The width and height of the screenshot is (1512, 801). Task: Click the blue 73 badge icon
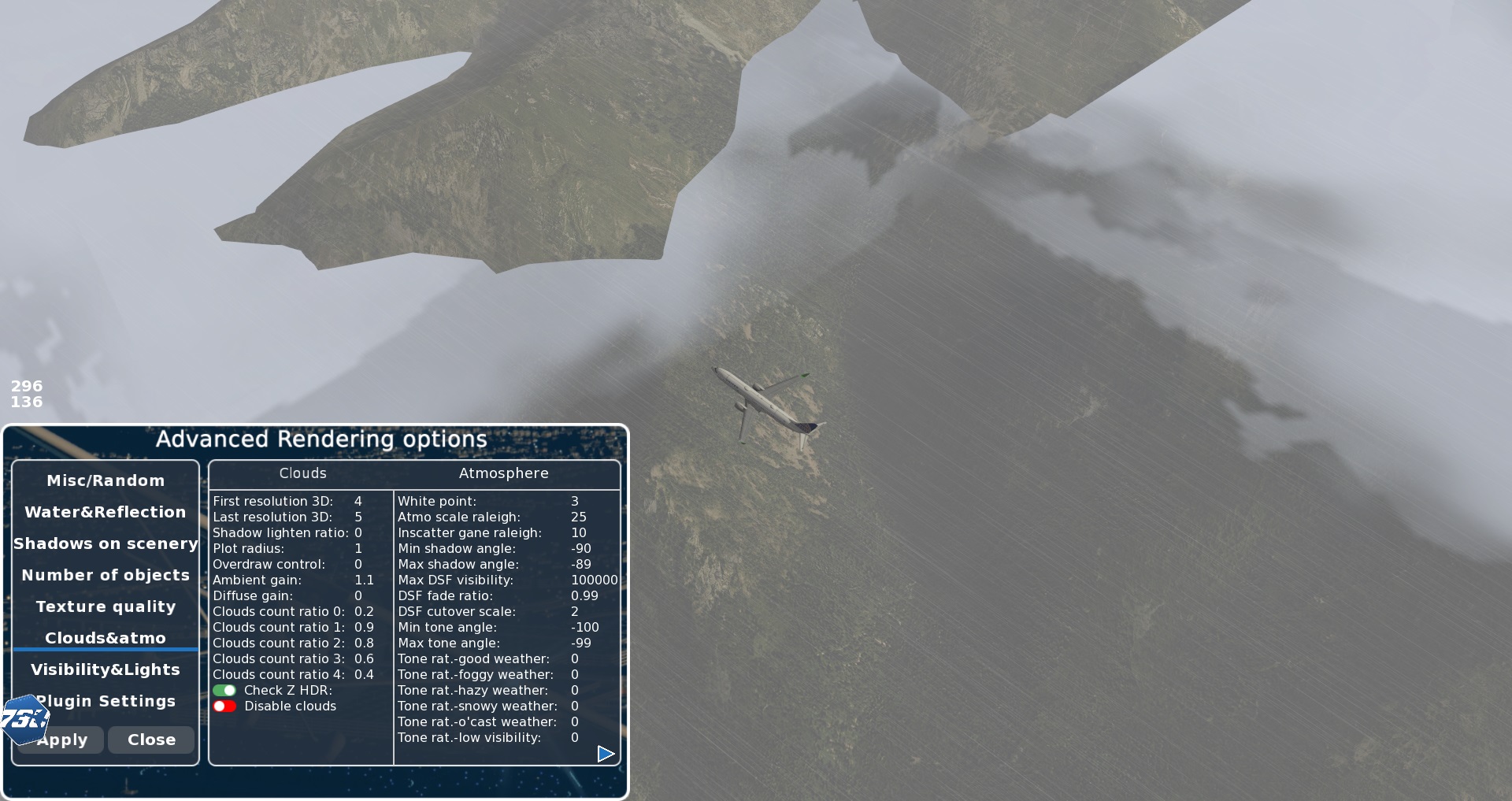24,718
